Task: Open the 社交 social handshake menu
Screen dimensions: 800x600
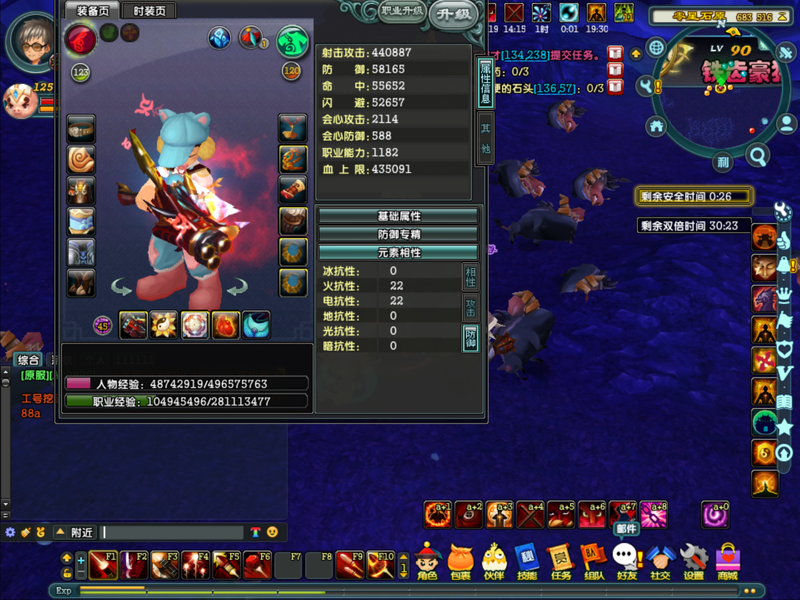Action: coord(660,561)
